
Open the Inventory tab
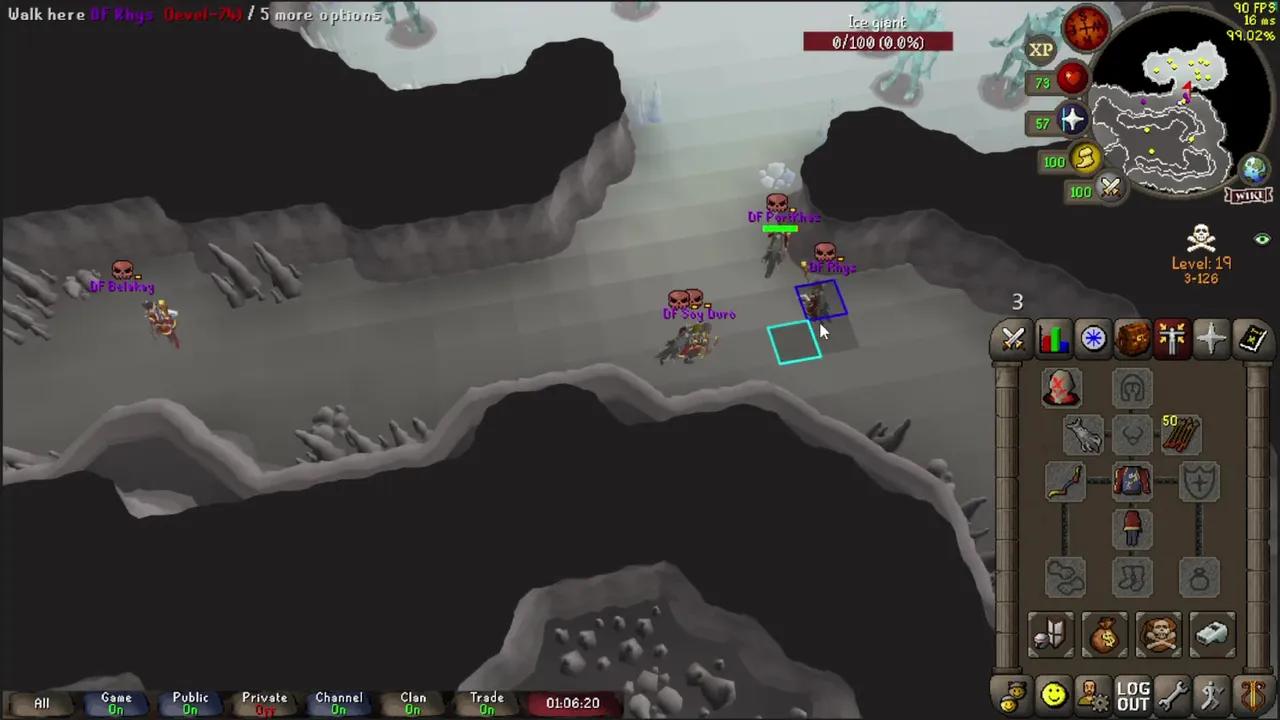(1131, 339)
